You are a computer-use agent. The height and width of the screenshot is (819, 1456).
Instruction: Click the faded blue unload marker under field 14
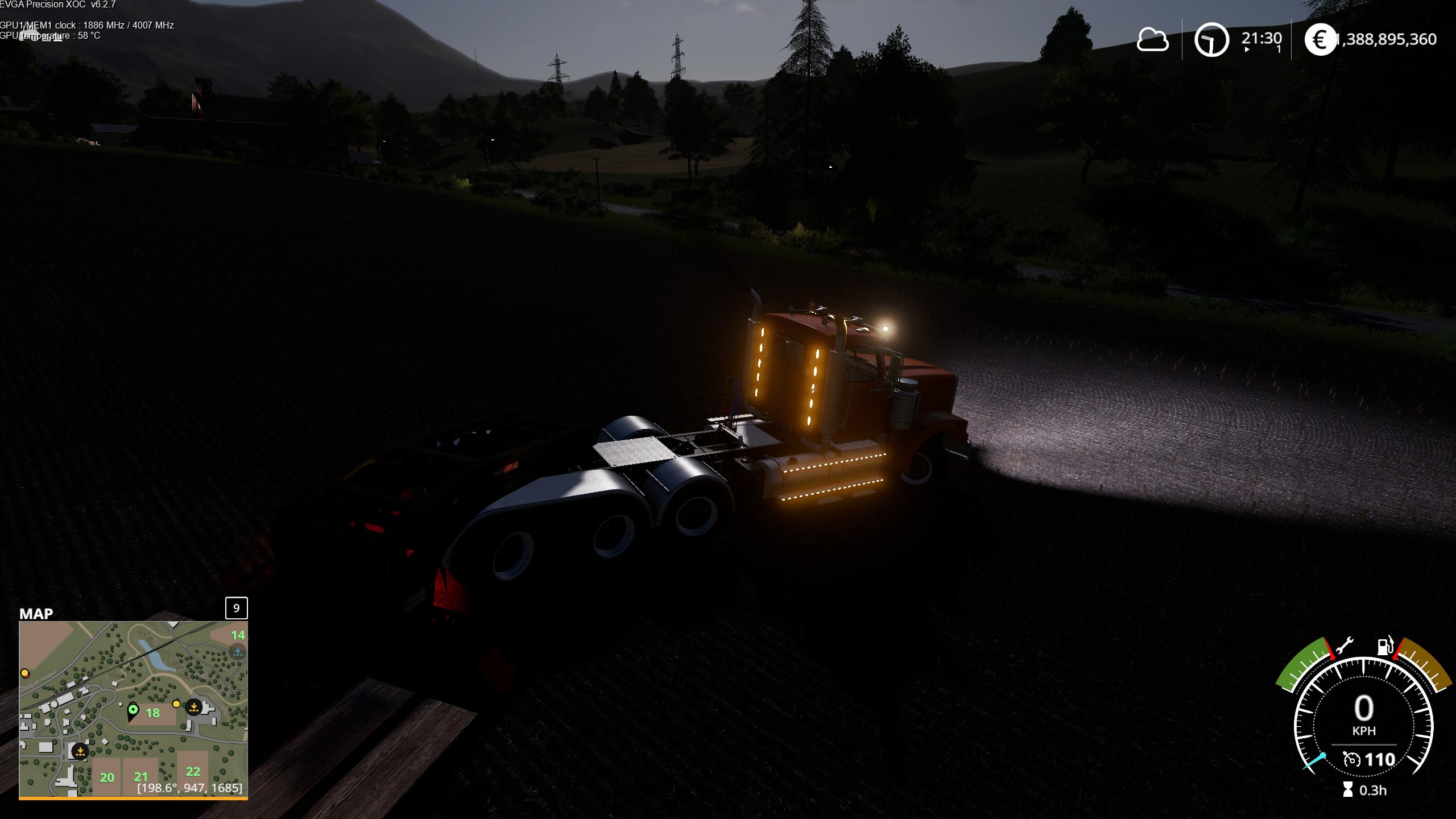[238, 652]
